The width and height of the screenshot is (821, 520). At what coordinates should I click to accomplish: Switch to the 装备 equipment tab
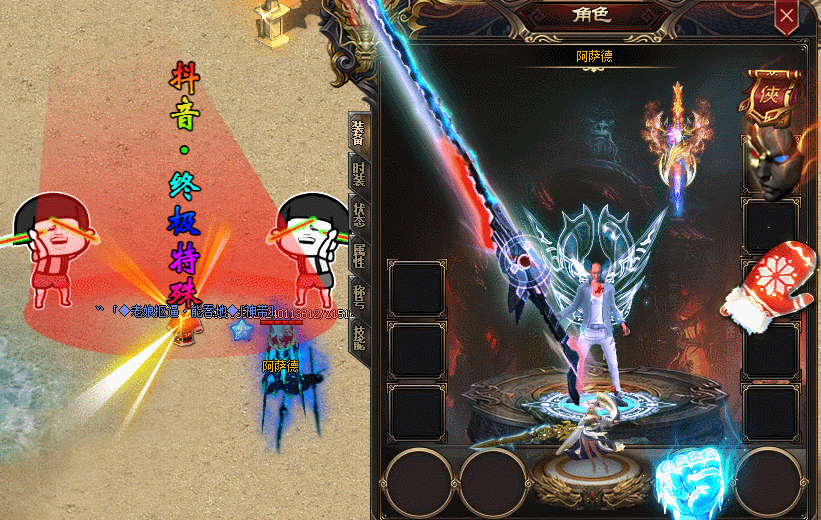click(357, 131)
